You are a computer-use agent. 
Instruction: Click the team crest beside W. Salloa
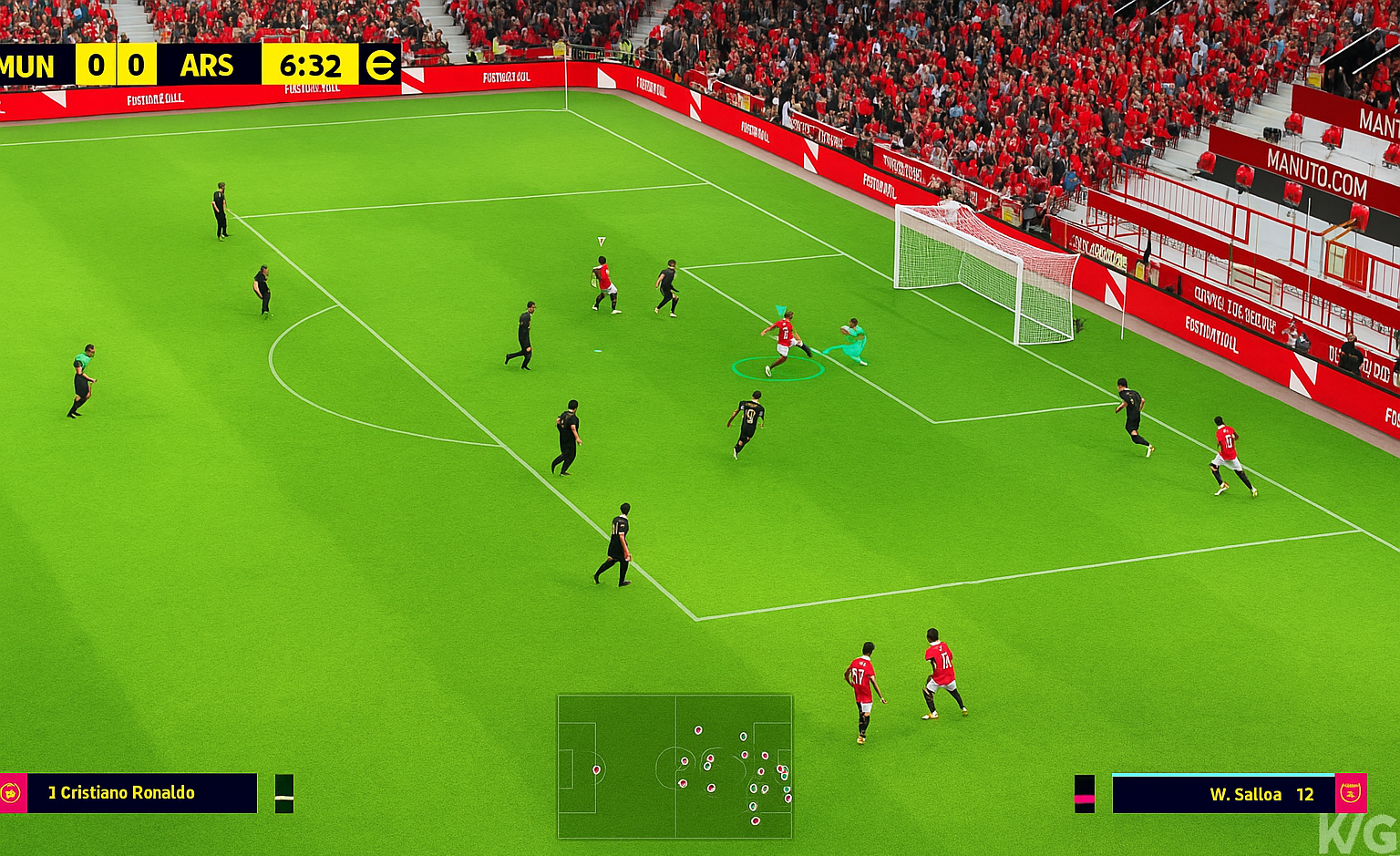(1351, 794)
